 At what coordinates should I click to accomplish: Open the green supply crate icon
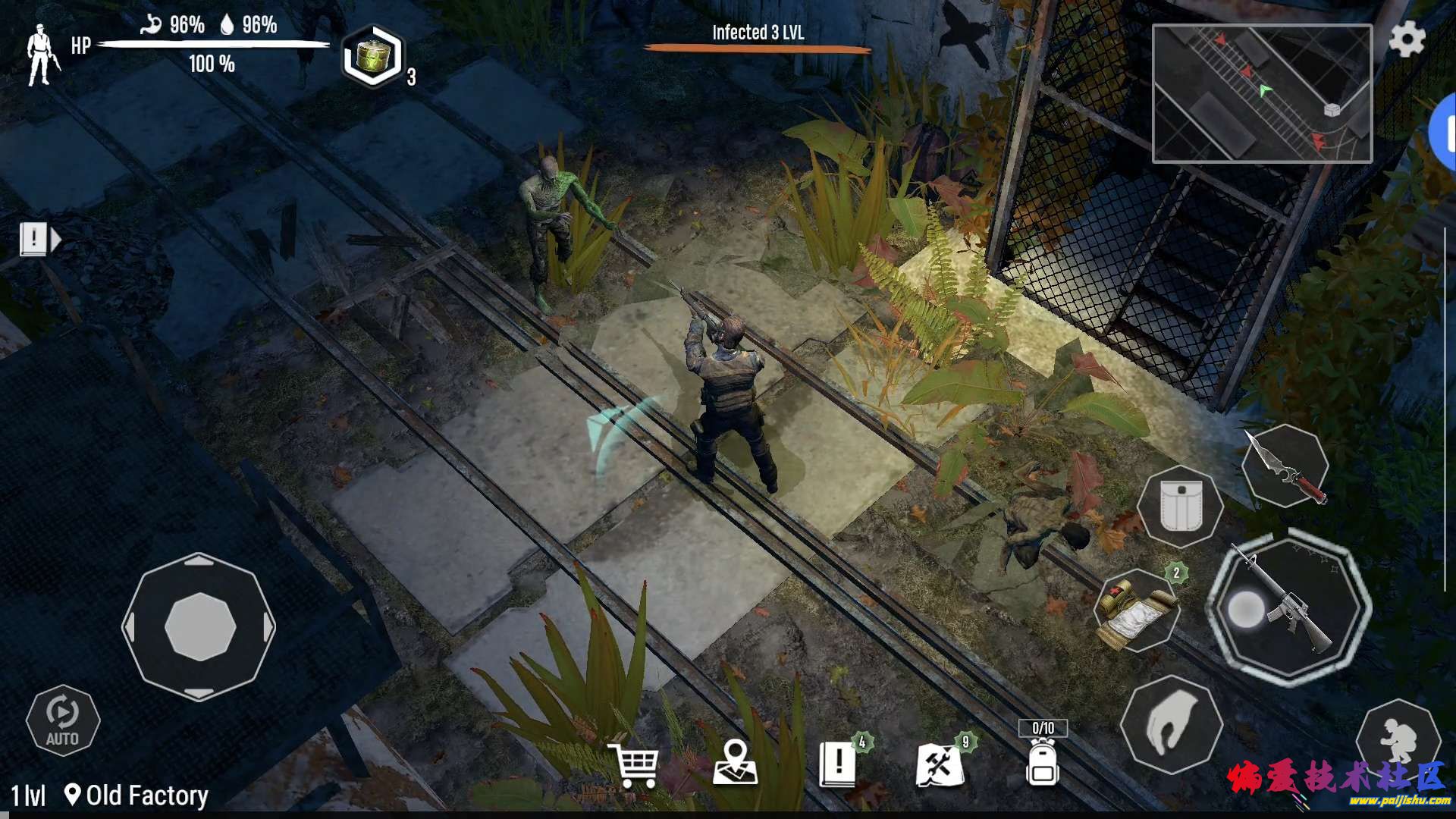(372, 57)
